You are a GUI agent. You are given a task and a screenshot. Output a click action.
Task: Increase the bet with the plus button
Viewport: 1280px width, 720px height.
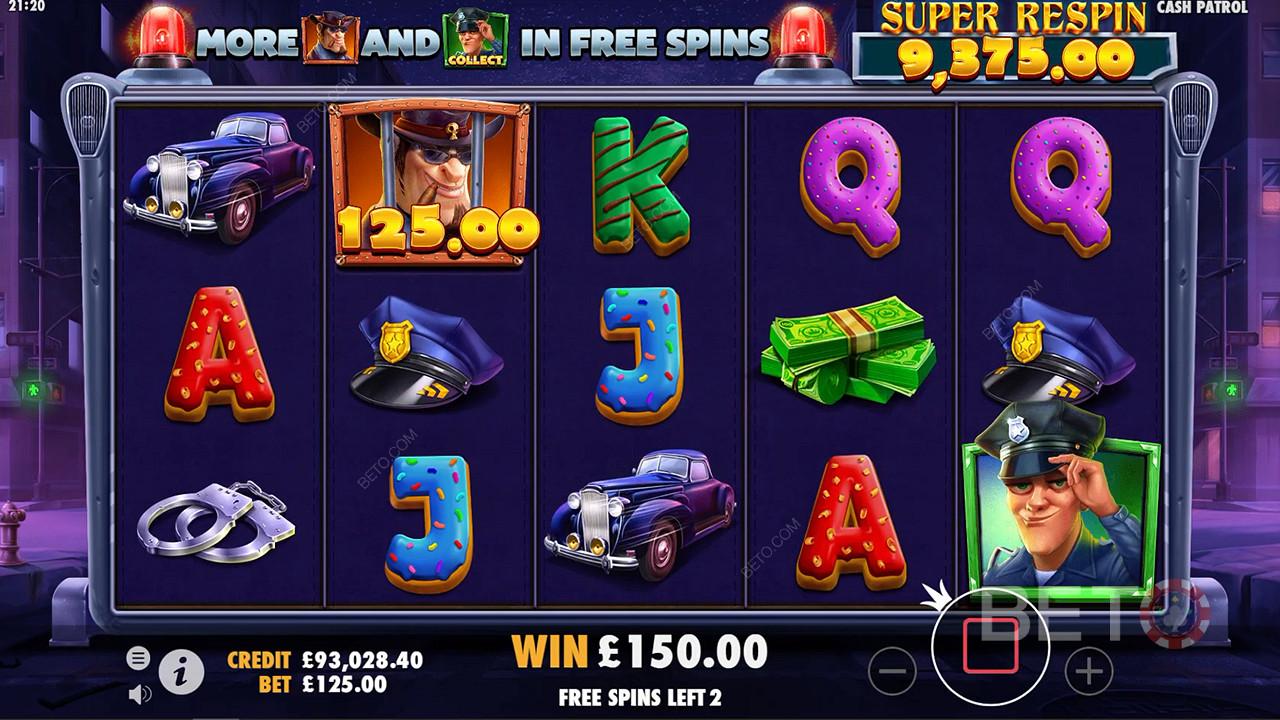tap(1089, 670)
